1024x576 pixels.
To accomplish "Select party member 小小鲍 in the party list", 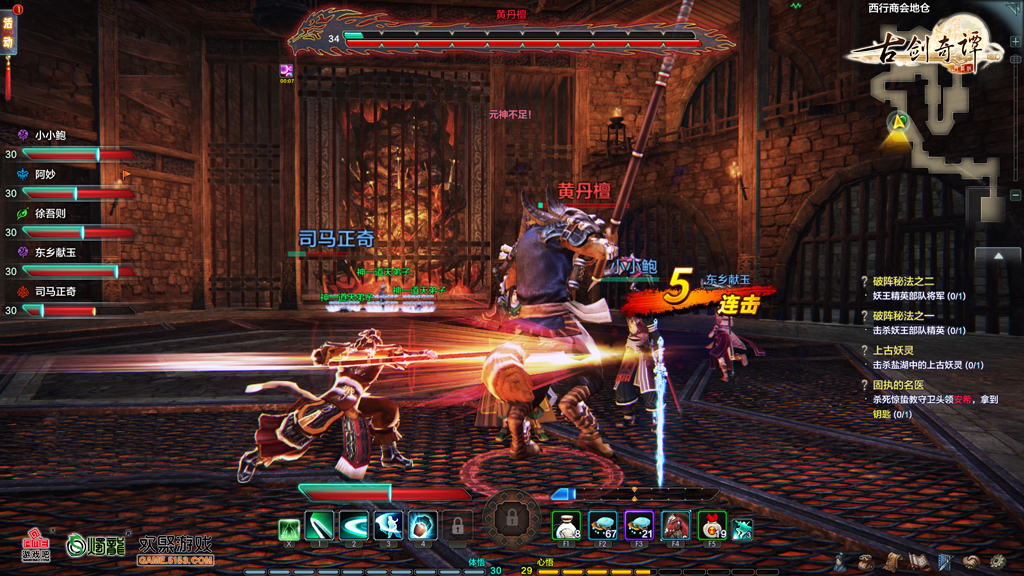I will click(x=50, y=135).
